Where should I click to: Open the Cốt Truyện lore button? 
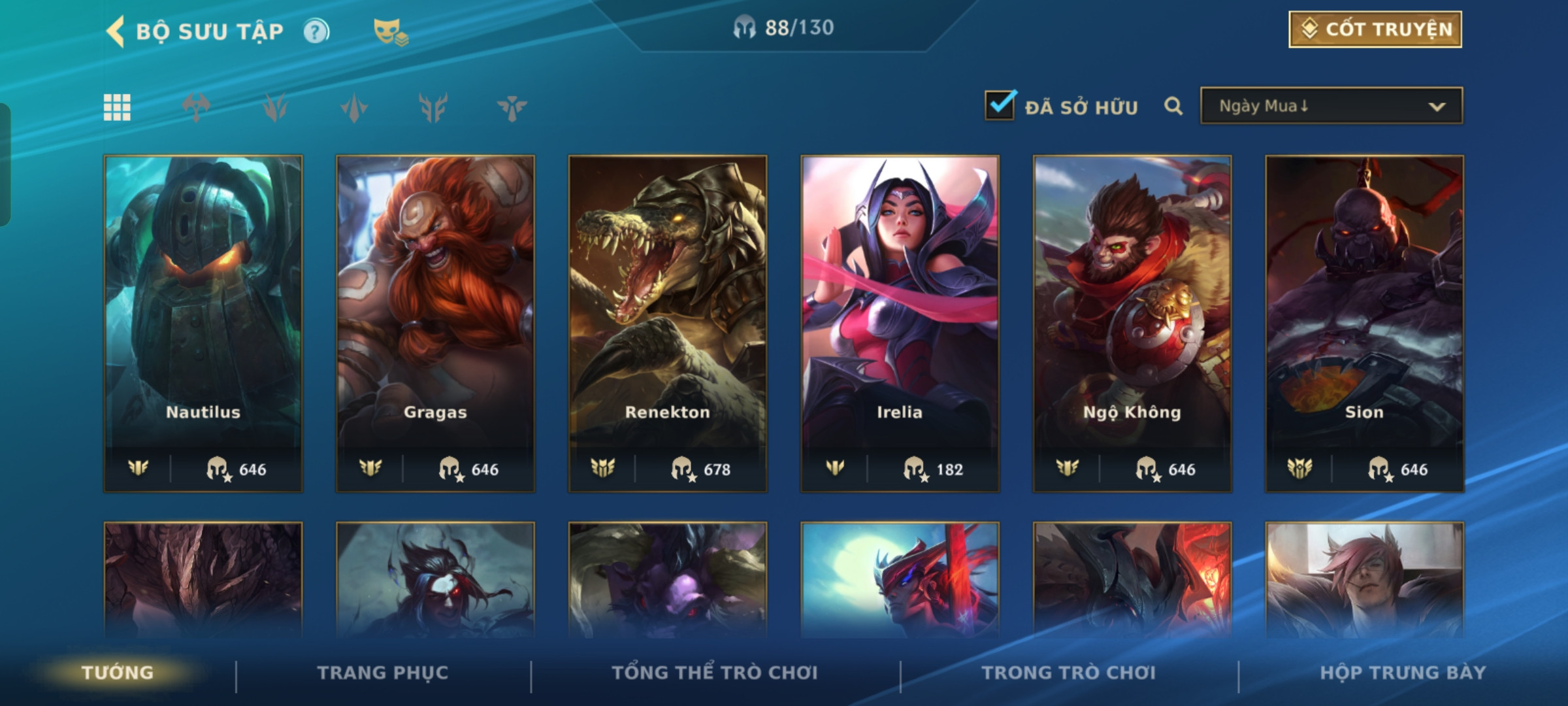[x=1375, y=29]
